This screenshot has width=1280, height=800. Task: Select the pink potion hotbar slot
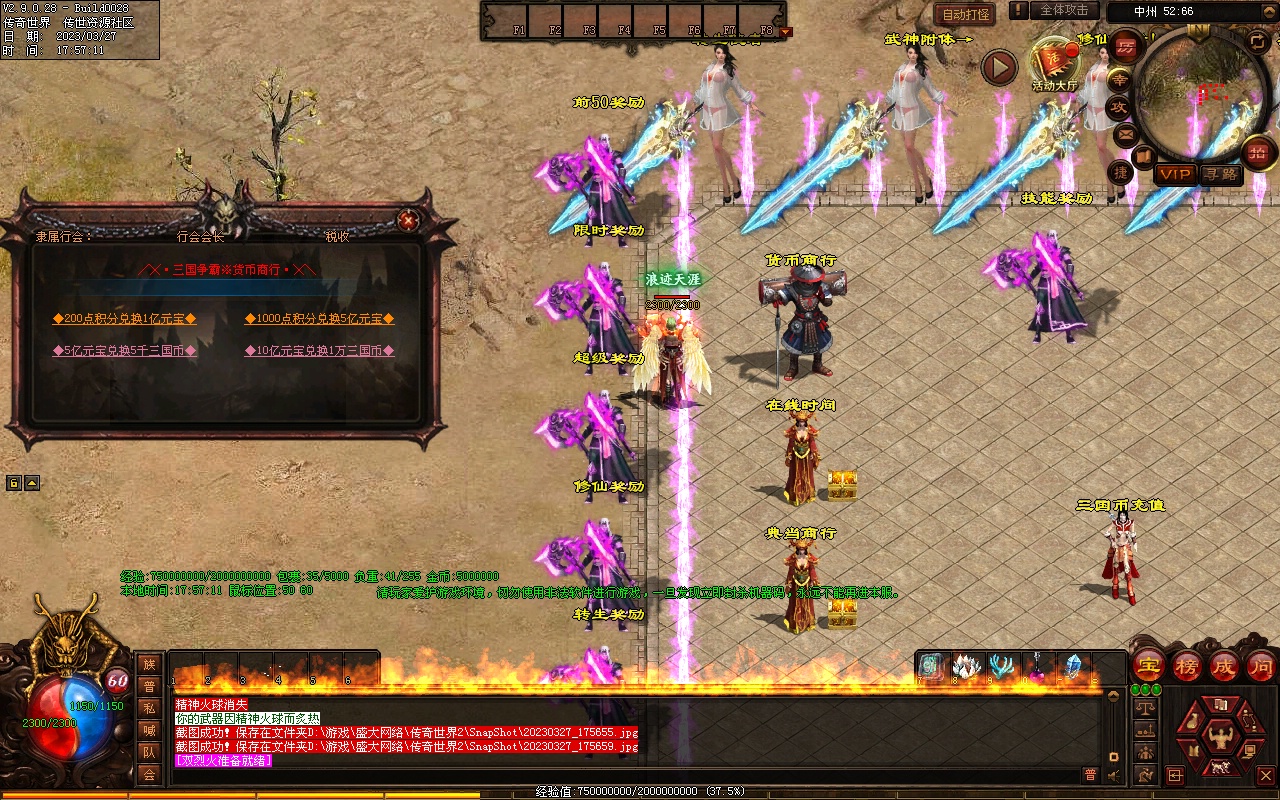click(1037, 667)
